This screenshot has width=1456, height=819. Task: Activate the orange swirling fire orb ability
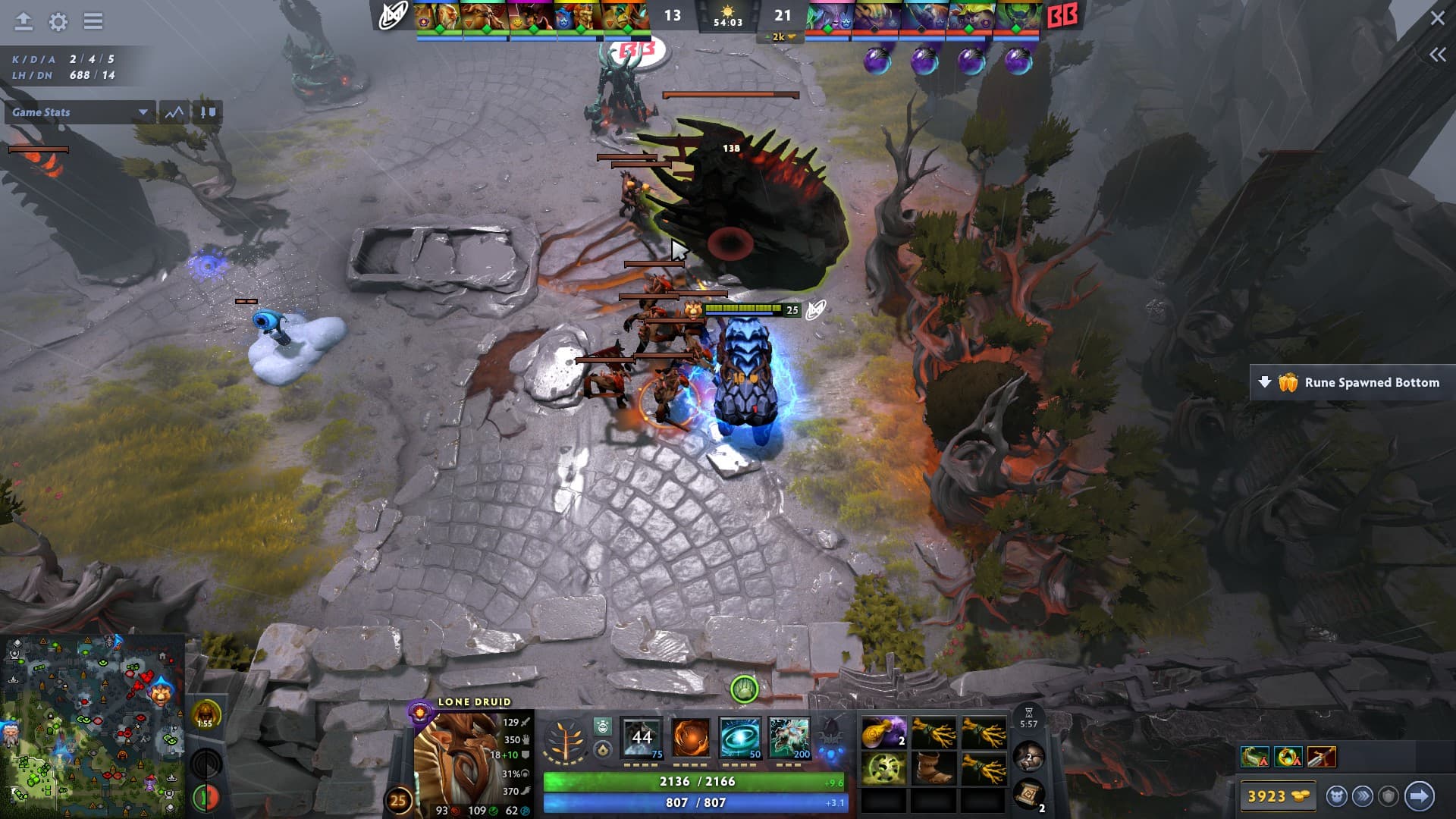[691, 737]
